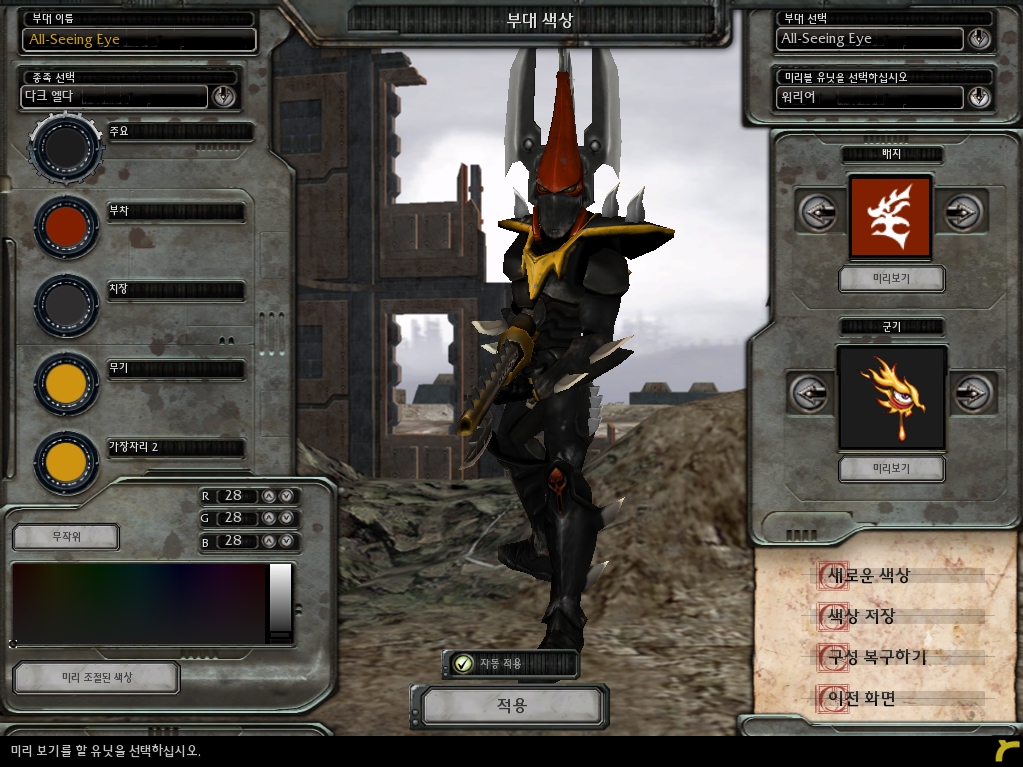The image size is (1023, 767).
Task: Toggle the 자동 적용 auto-apply checkbox
Action: click(463, 663)
